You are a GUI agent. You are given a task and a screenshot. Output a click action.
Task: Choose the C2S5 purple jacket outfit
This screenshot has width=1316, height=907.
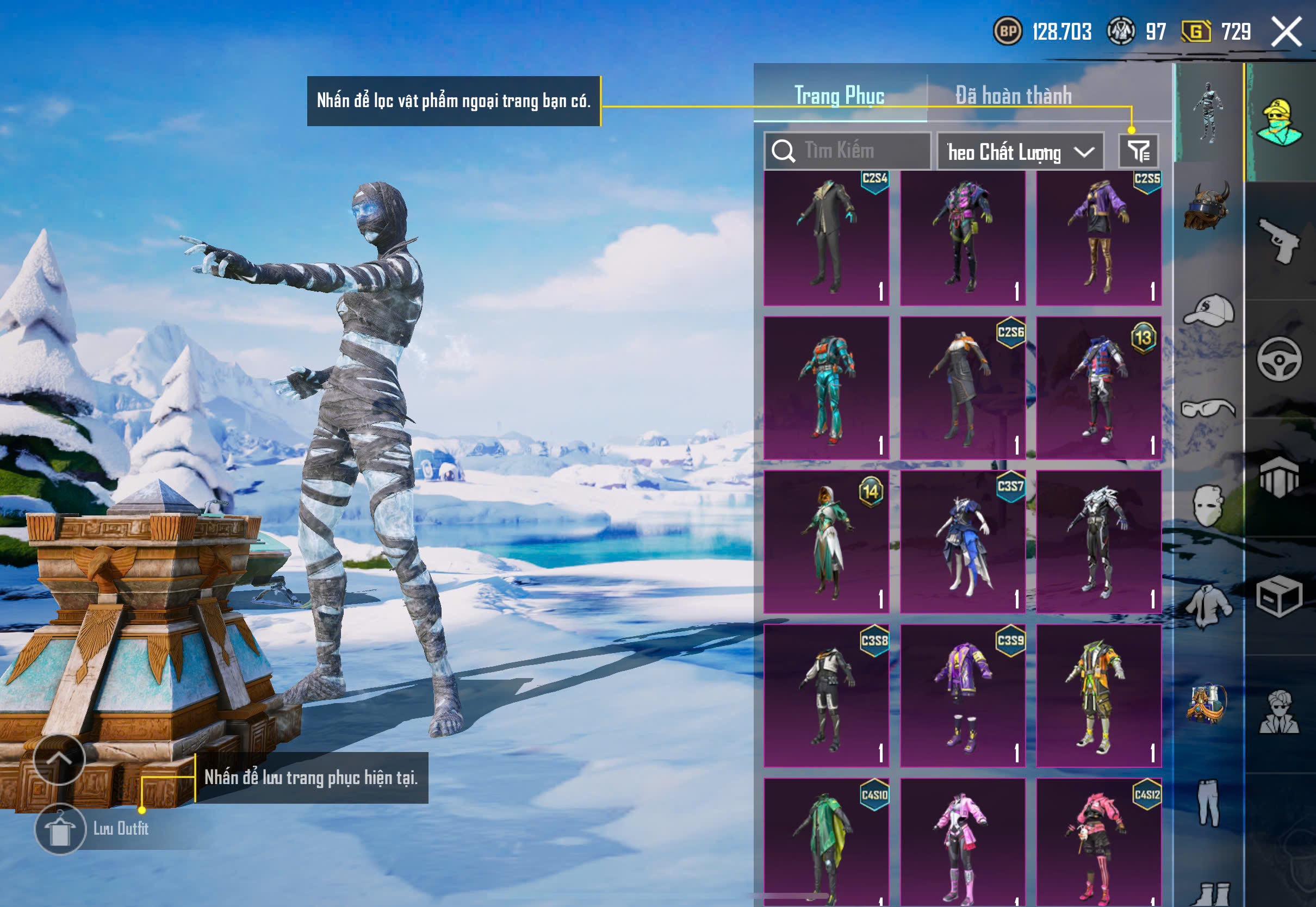[1098, 238]
